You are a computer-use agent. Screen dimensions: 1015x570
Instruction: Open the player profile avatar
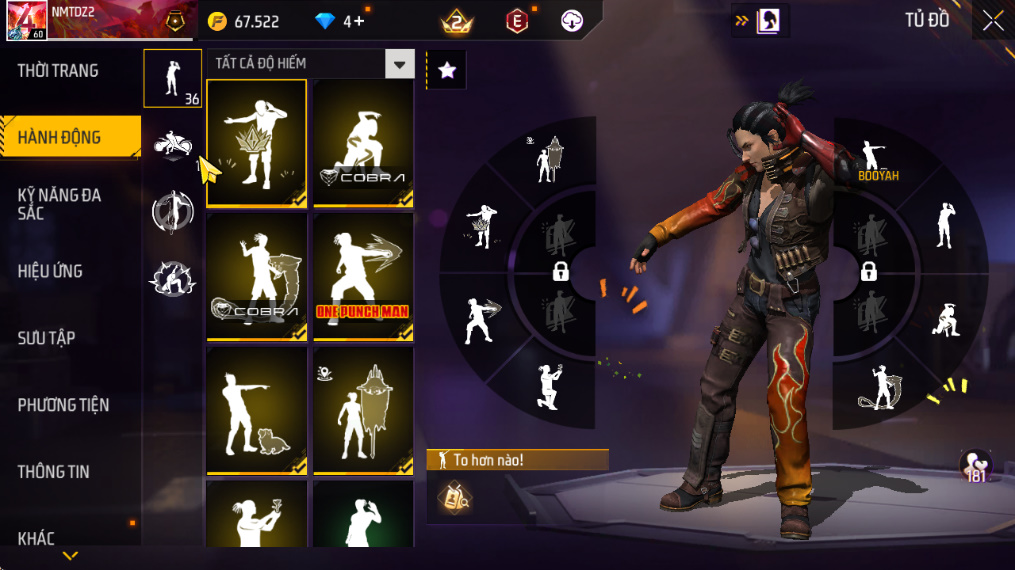pyautogui.click(x=25, y=21)
